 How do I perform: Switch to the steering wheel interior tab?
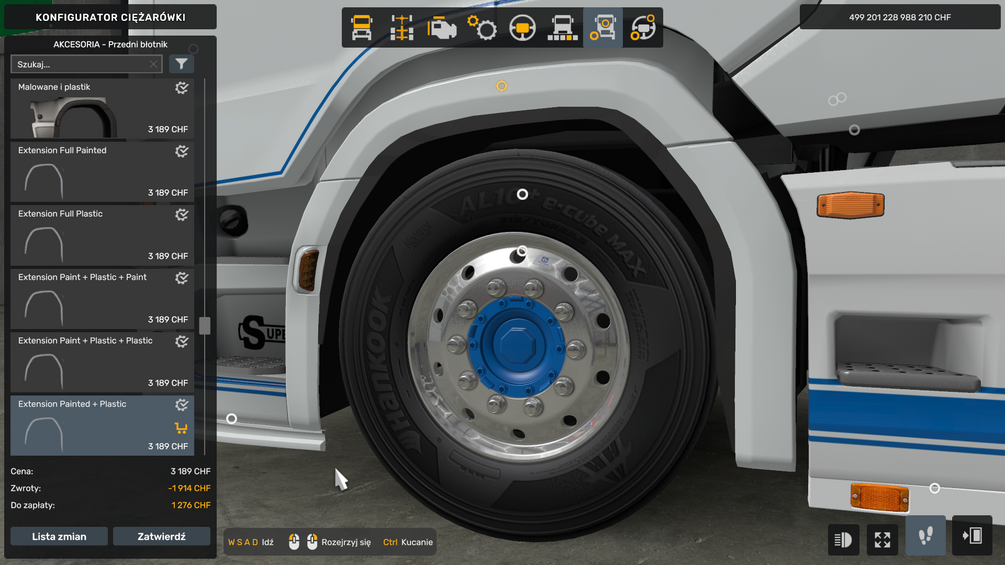tap(522, 28)
